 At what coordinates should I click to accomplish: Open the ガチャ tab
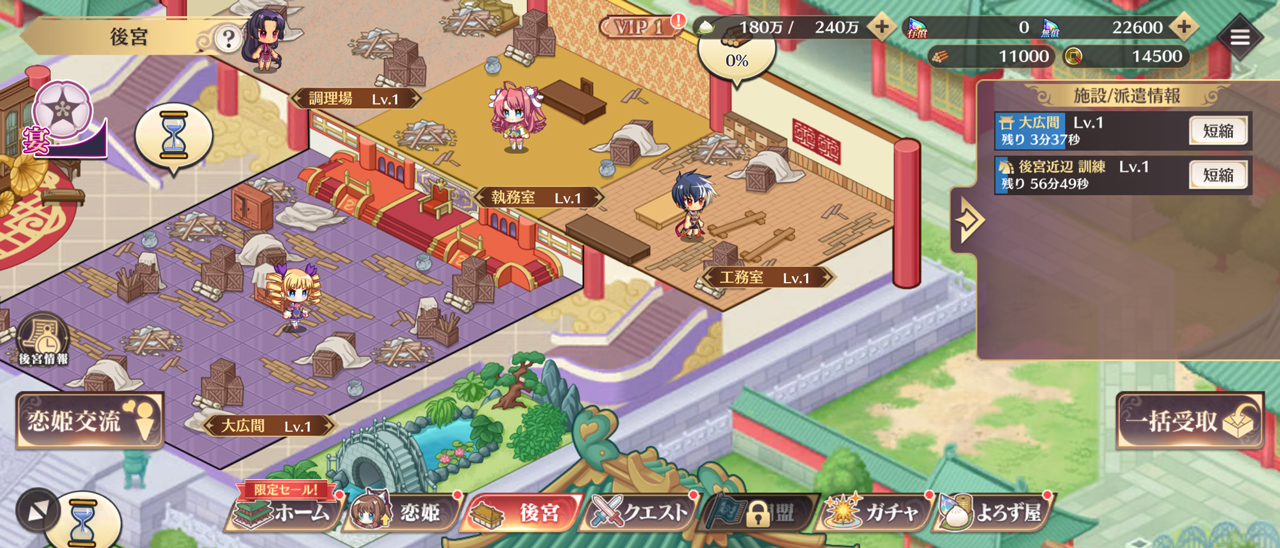coord(874,513)
